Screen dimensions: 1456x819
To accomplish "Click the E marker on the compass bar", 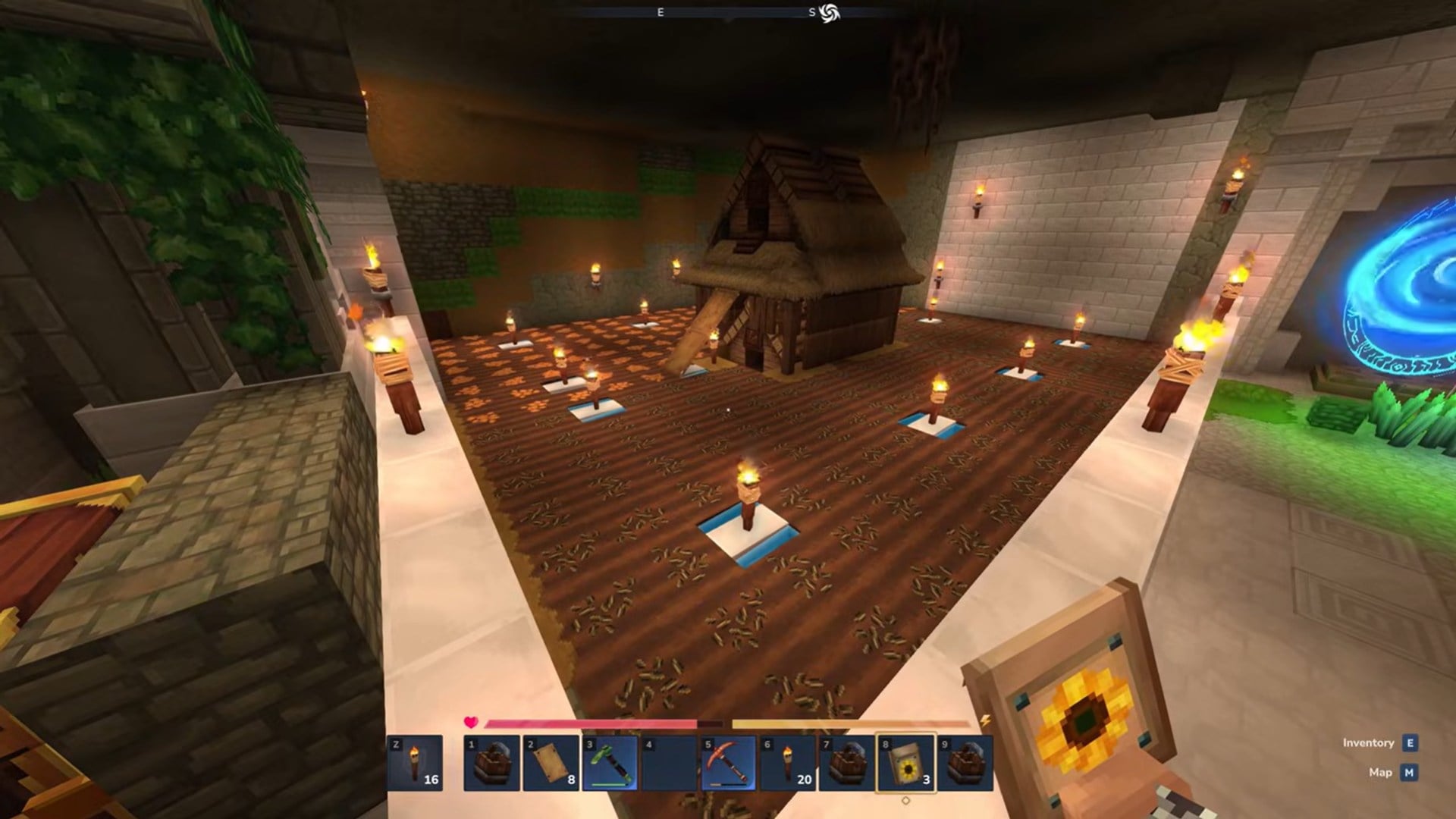I will [659, 12].
